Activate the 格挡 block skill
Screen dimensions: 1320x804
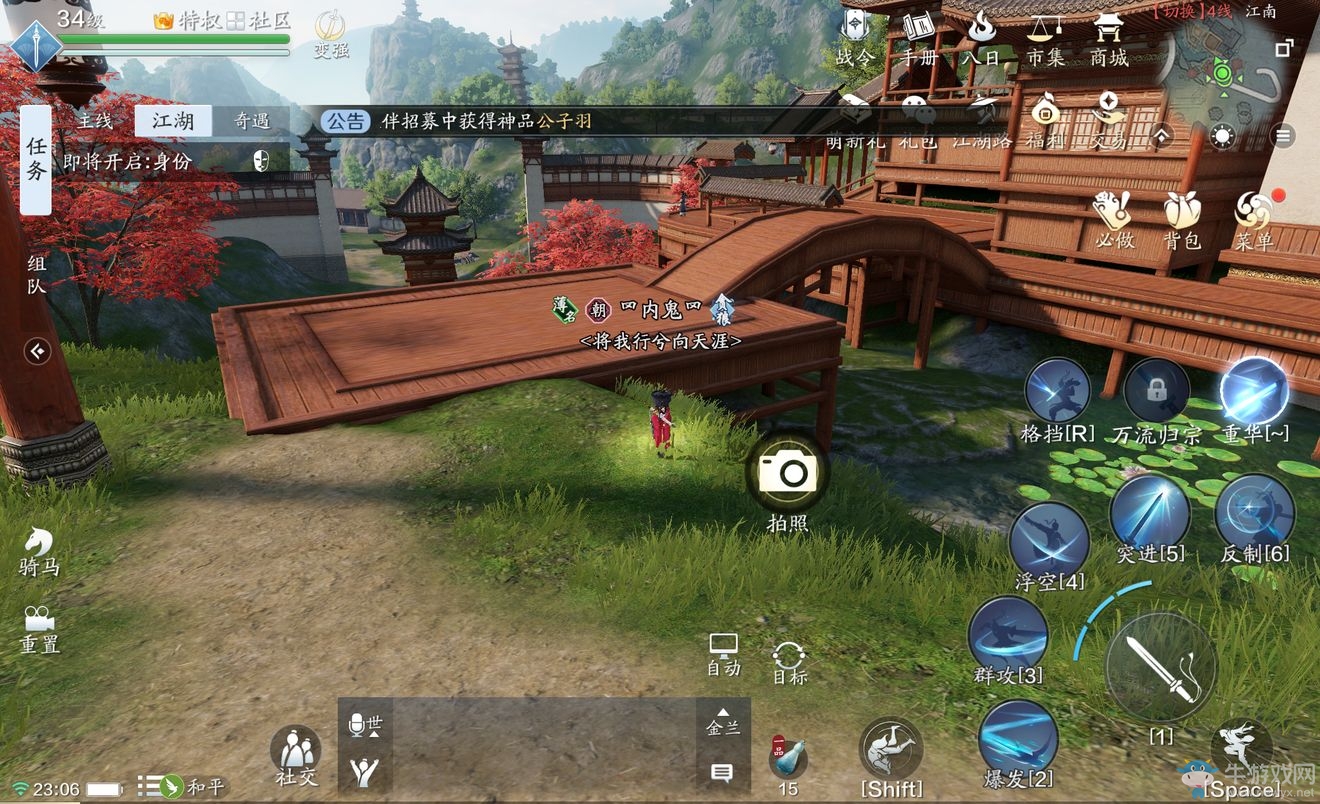point(1057,392)
